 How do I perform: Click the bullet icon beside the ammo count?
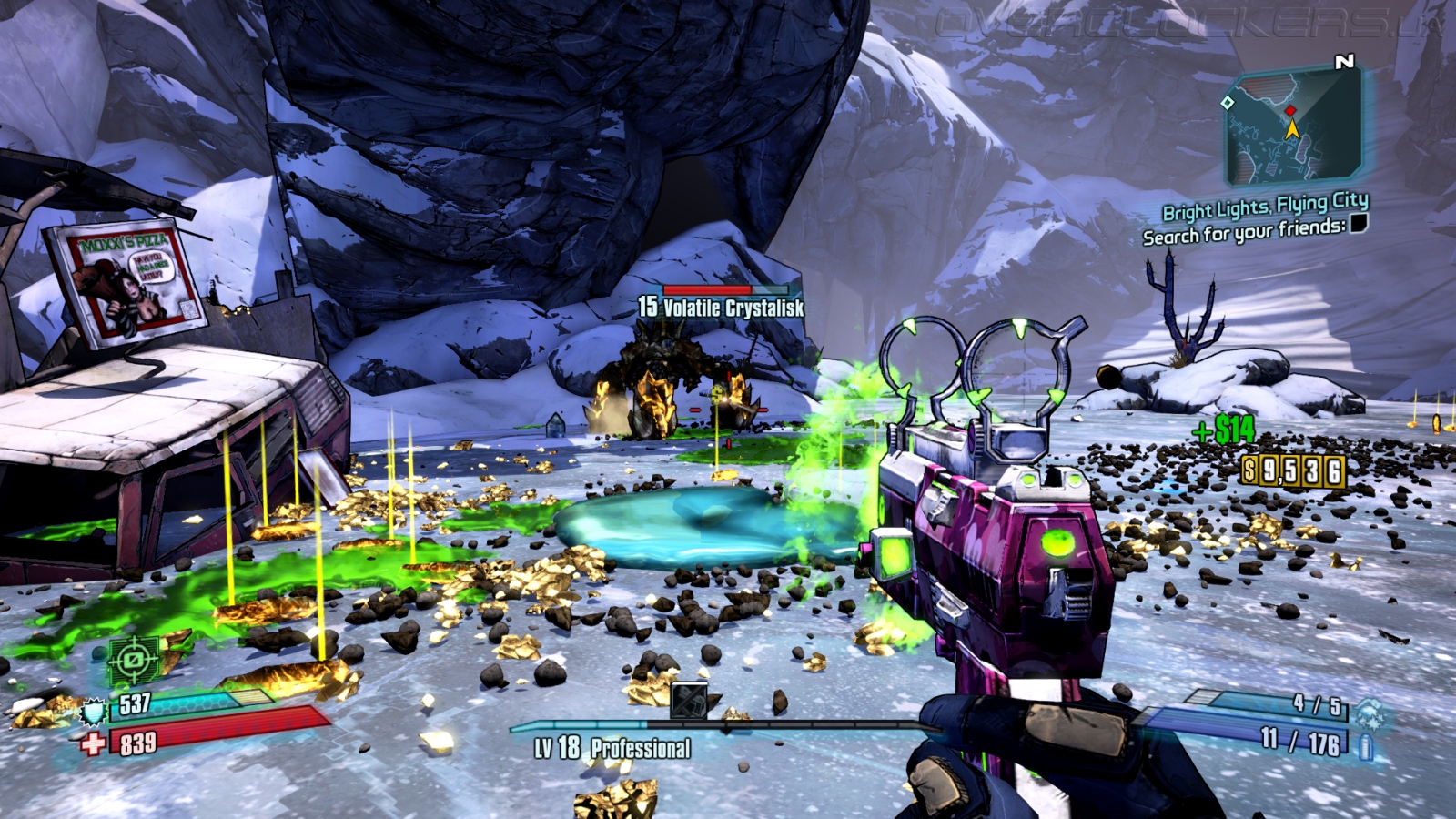pos(1365,747)
